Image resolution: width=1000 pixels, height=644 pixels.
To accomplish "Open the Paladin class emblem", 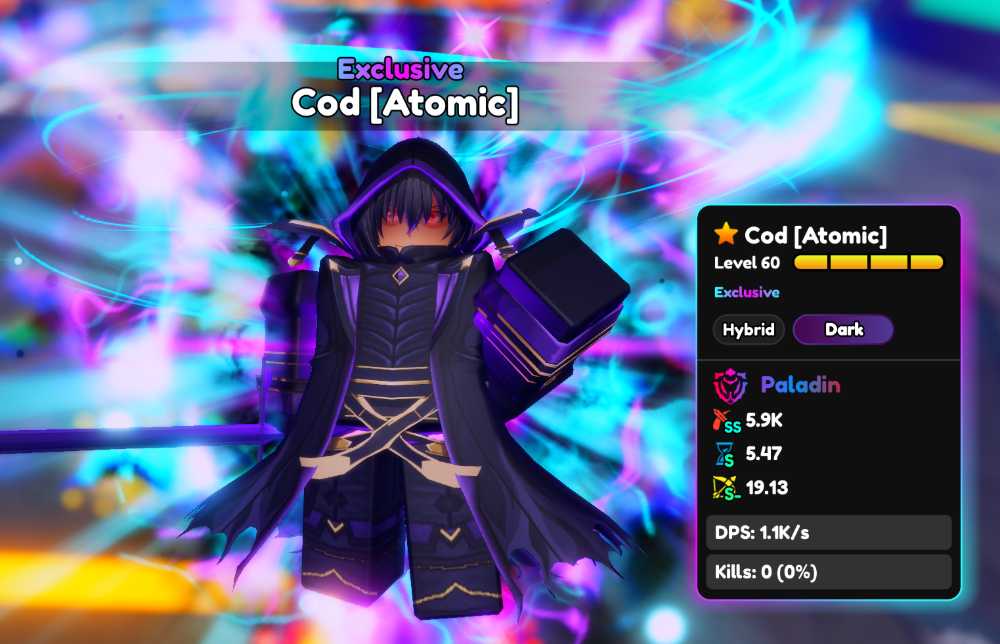I will 729,385.
